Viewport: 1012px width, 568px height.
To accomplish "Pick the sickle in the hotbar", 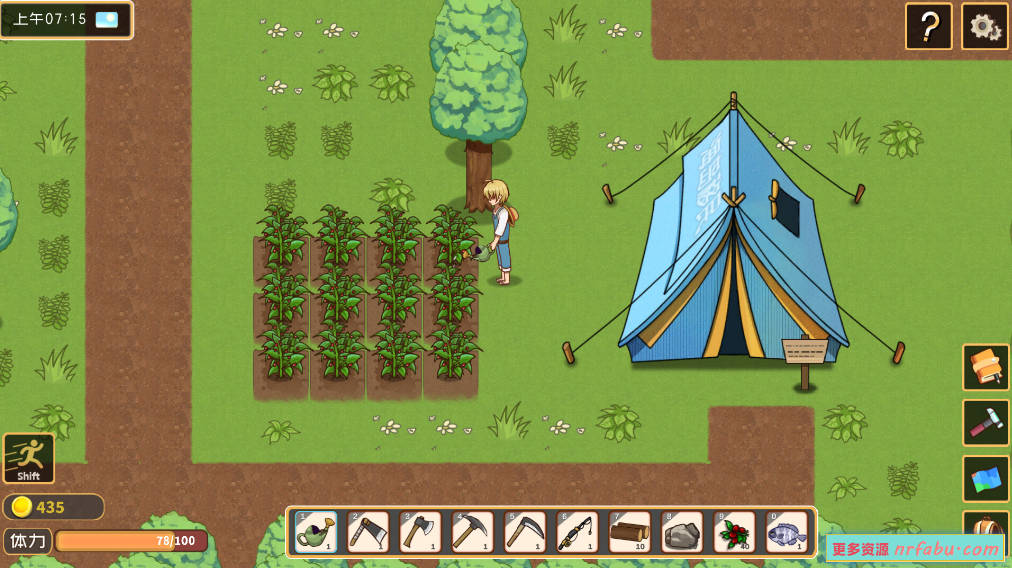I will coord(525,531).
